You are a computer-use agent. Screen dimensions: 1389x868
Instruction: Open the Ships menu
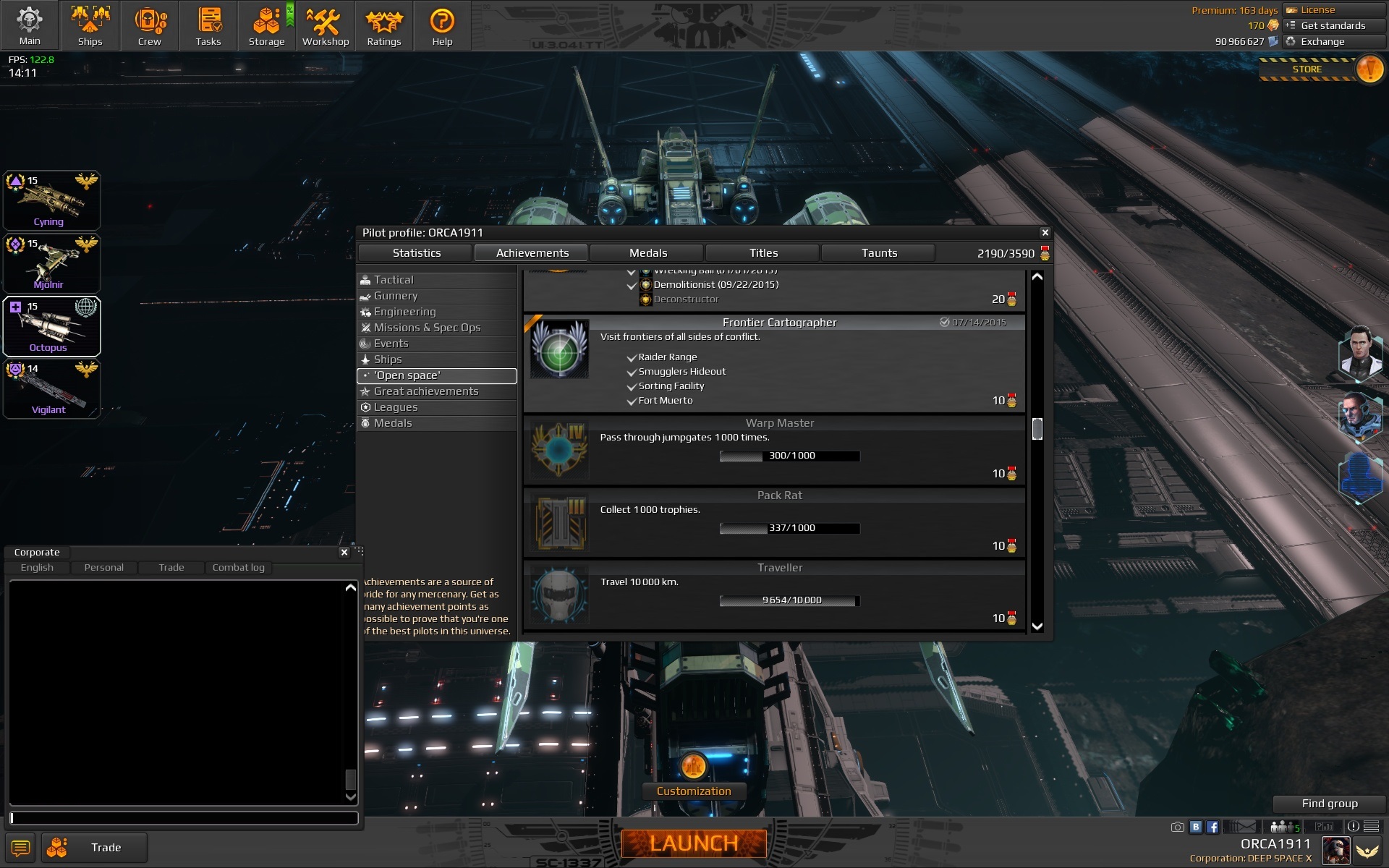point(90,25)
